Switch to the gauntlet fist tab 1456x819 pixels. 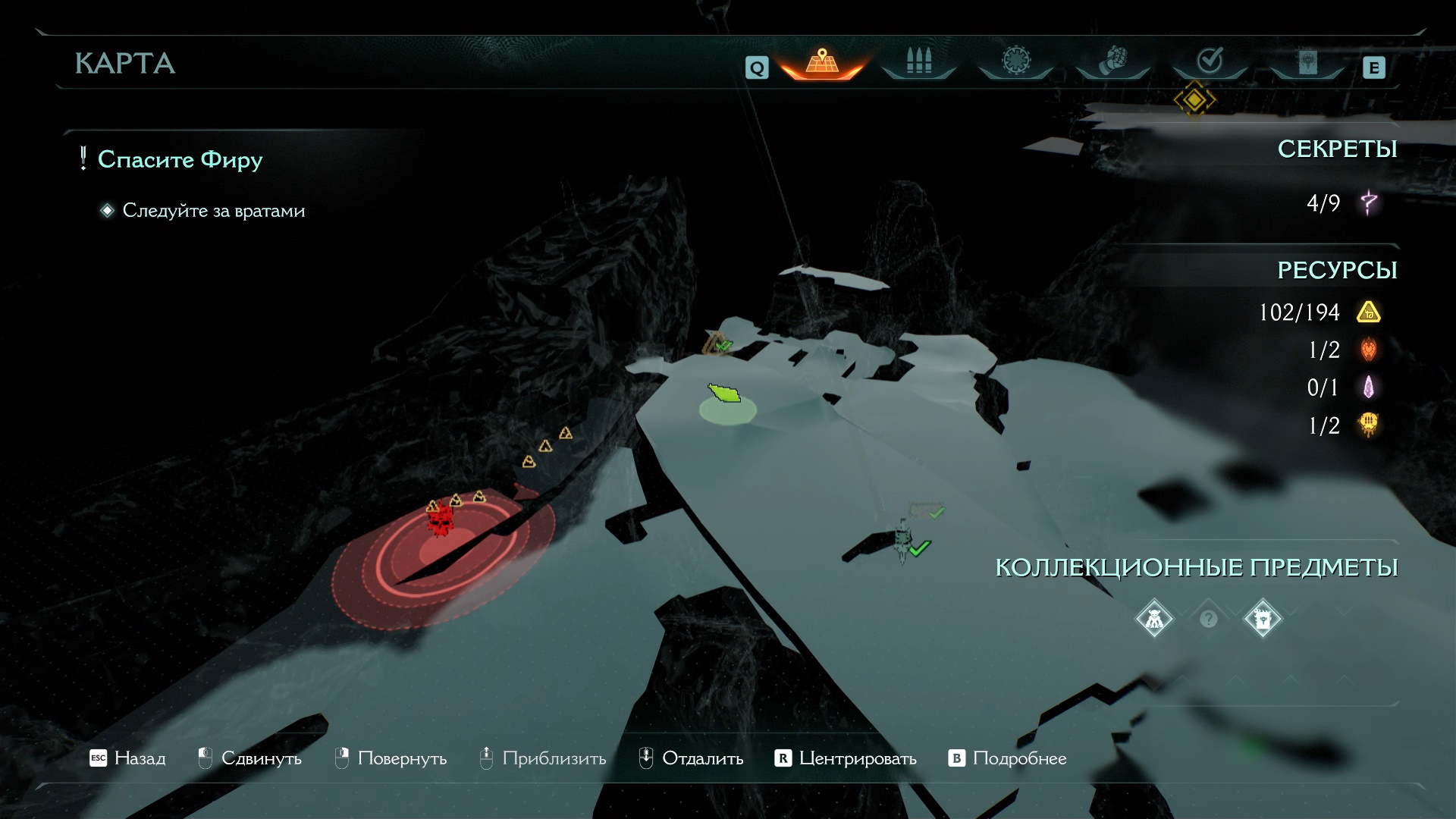(x=1112, y=61)
